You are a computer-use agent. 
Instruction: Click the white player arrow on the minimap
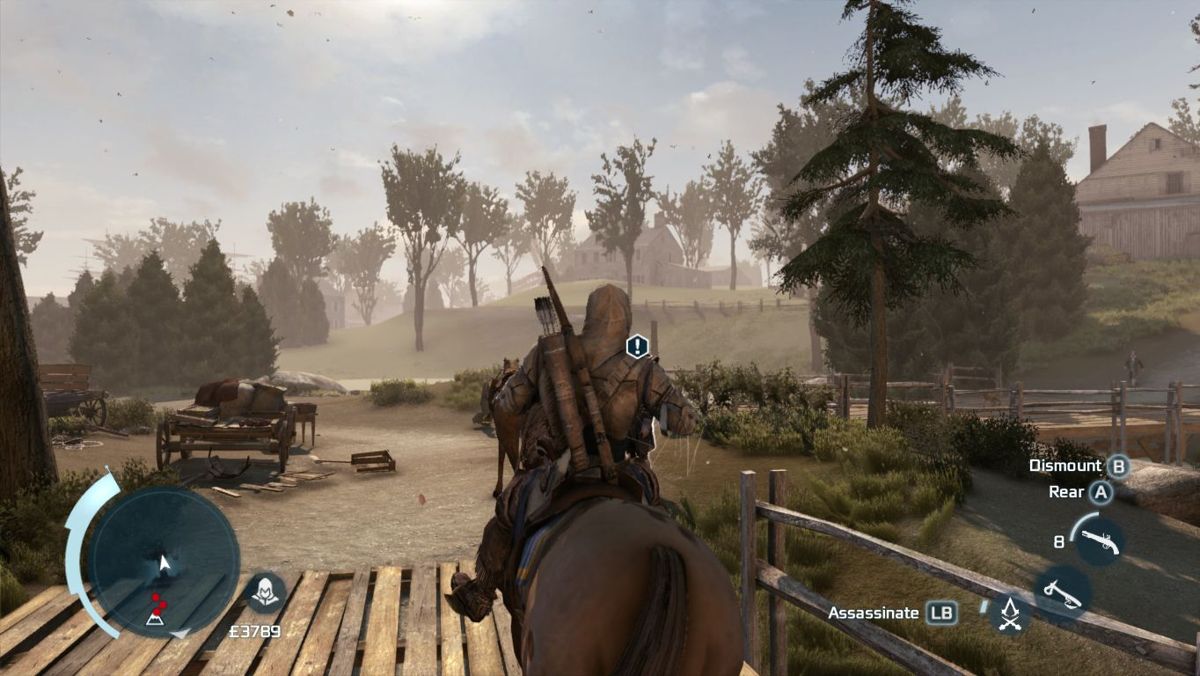[x=165, y=564]
